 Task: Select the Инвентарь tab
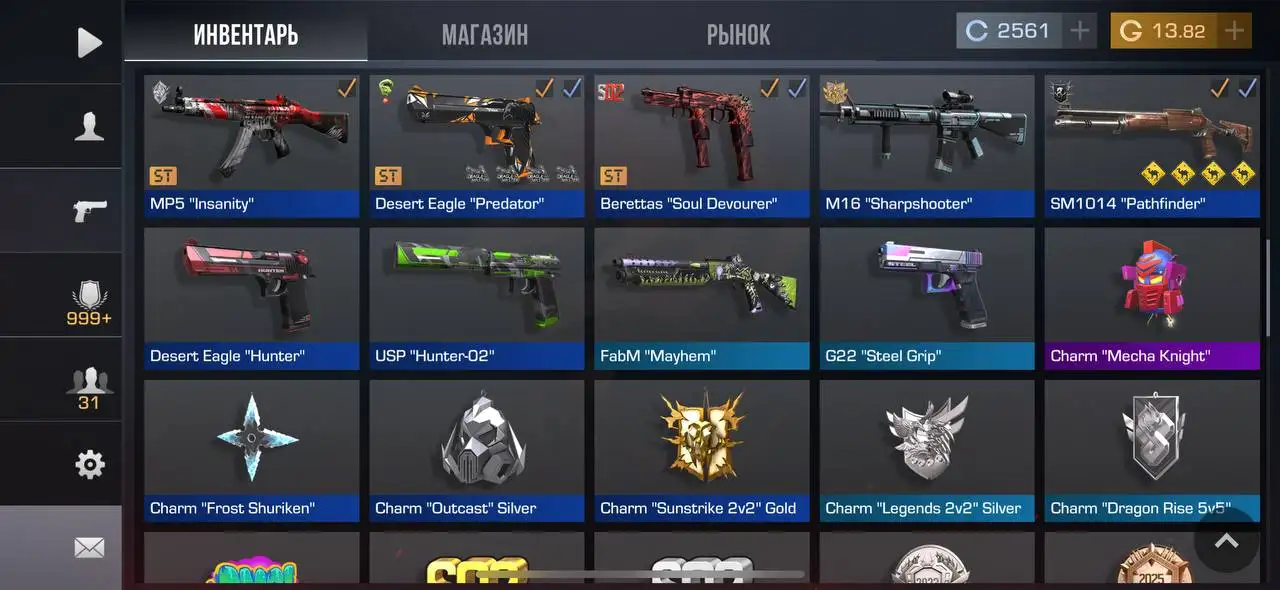coord(246,36)
